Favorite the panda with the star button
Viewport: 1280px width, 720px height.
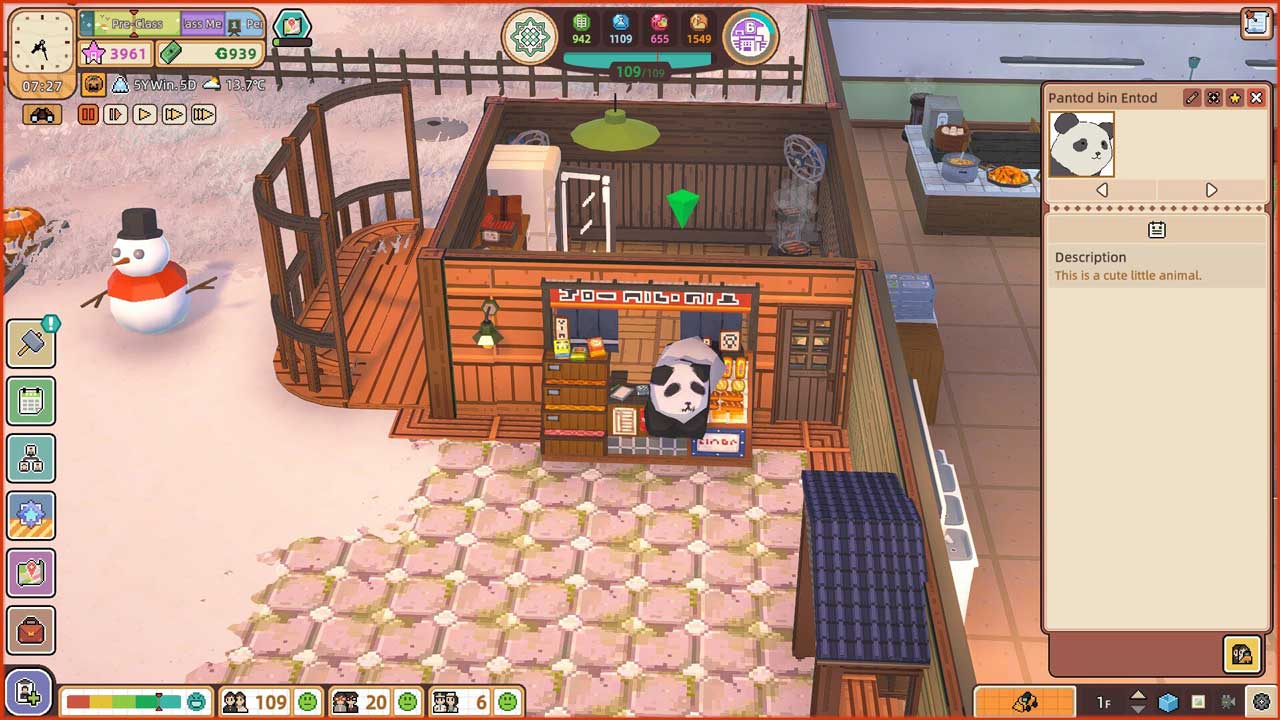1235,98
